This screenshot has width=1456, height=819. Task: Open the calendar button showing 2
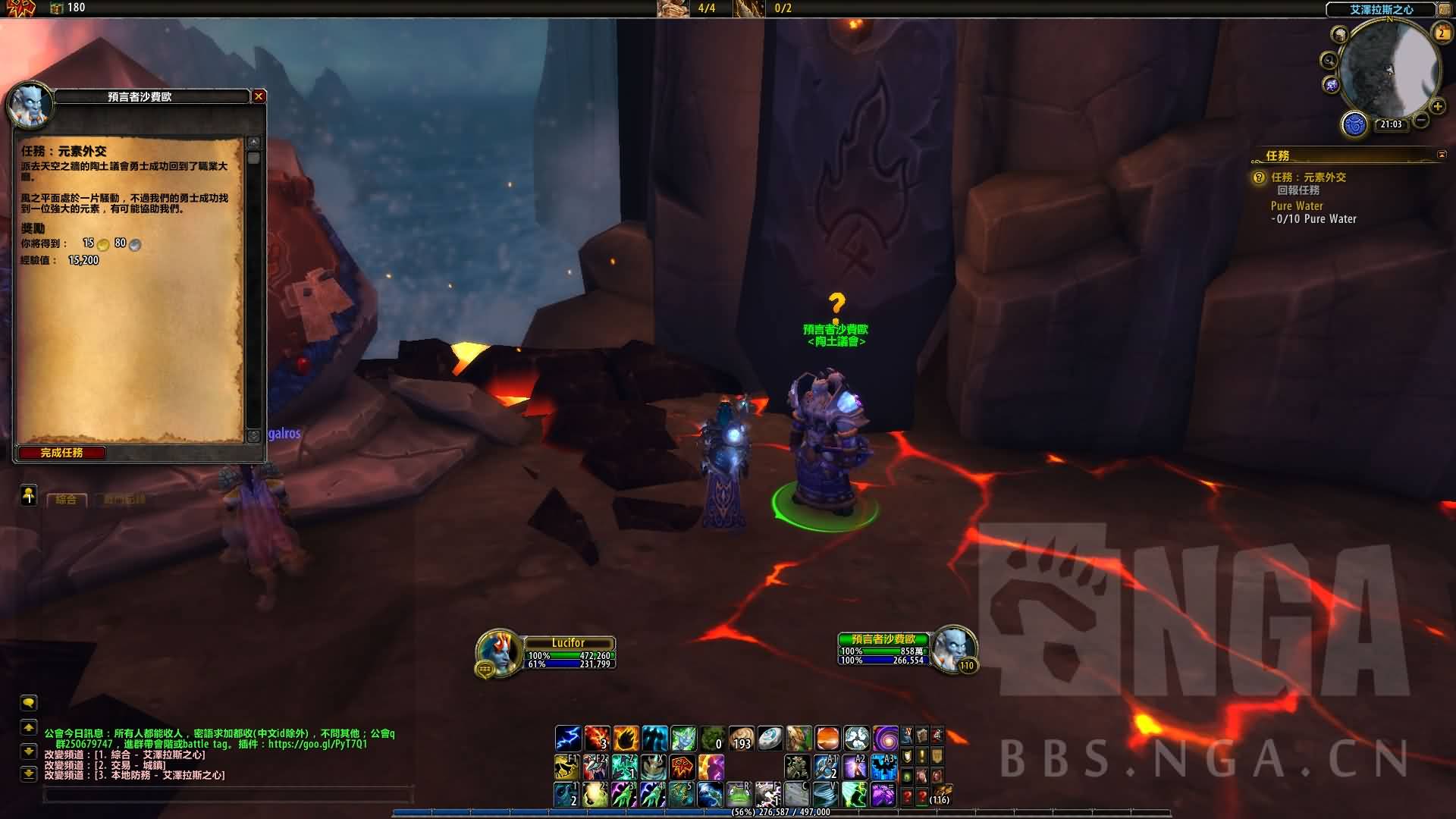pyautogui.click(x=1441, y=33)
